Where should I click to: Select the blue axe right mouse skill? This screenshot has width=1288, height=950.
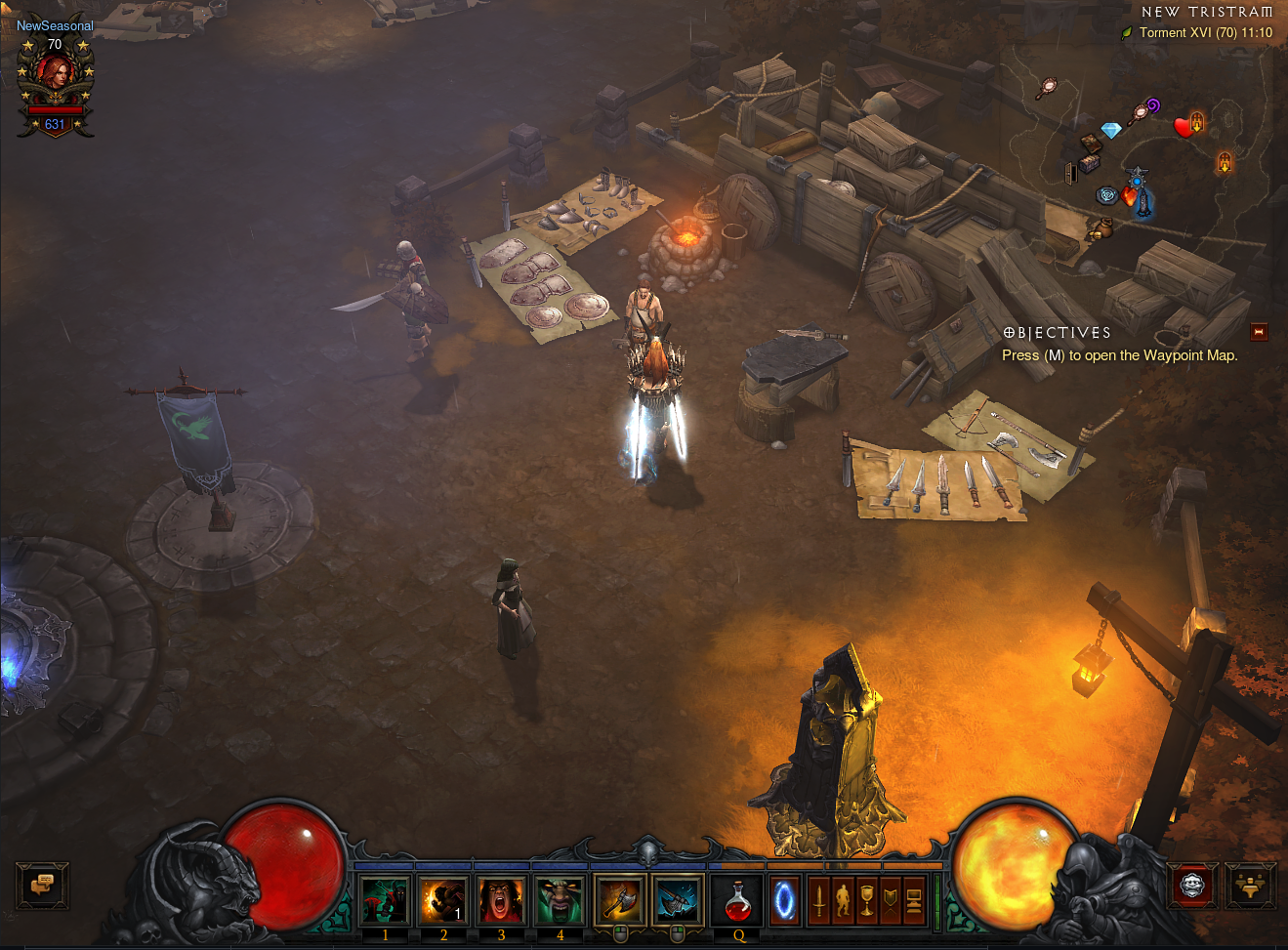coord(678,899)
